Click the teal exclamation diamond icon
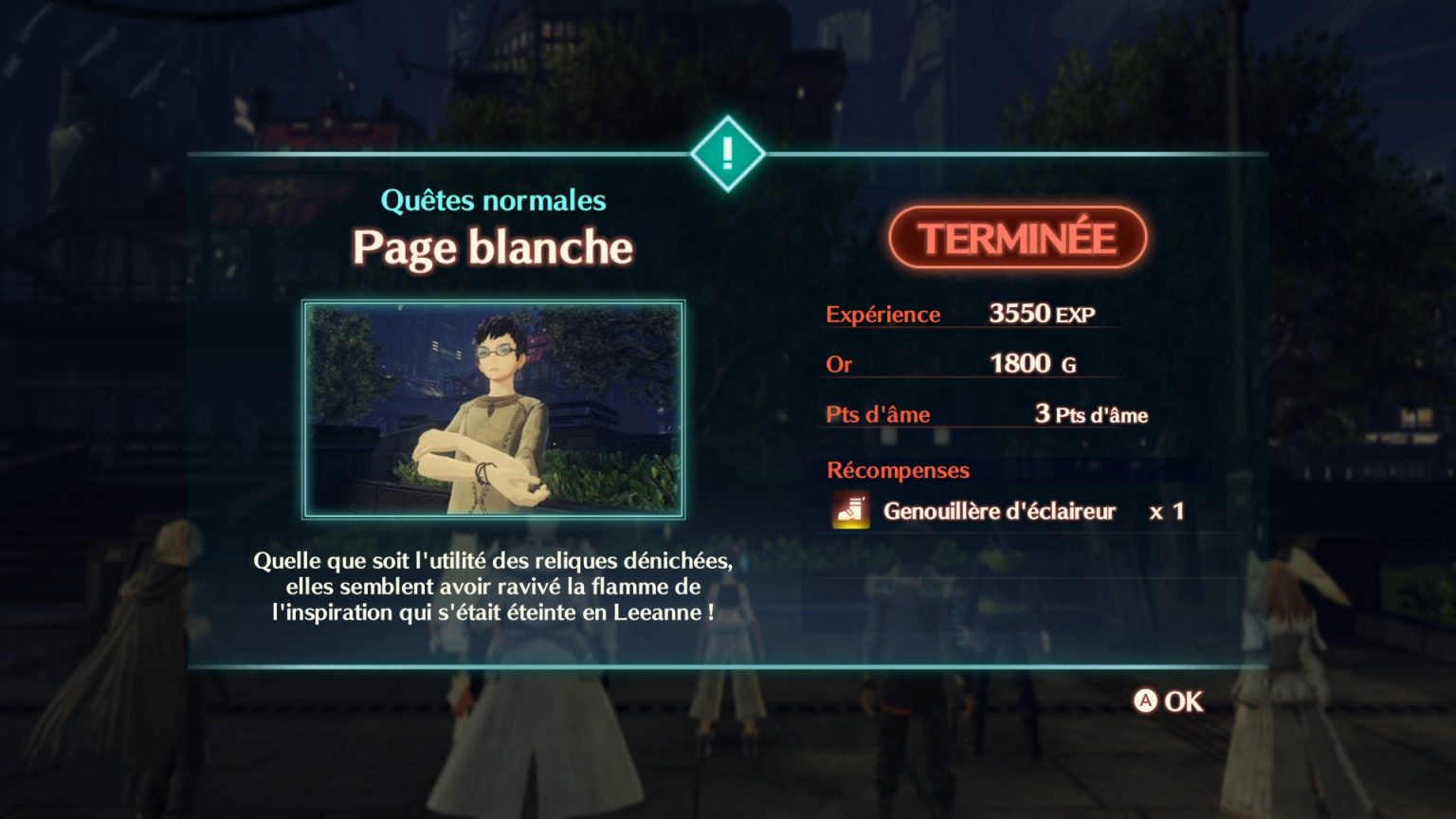This screenshot has width=1456, height=819. [x=728, y=152]
